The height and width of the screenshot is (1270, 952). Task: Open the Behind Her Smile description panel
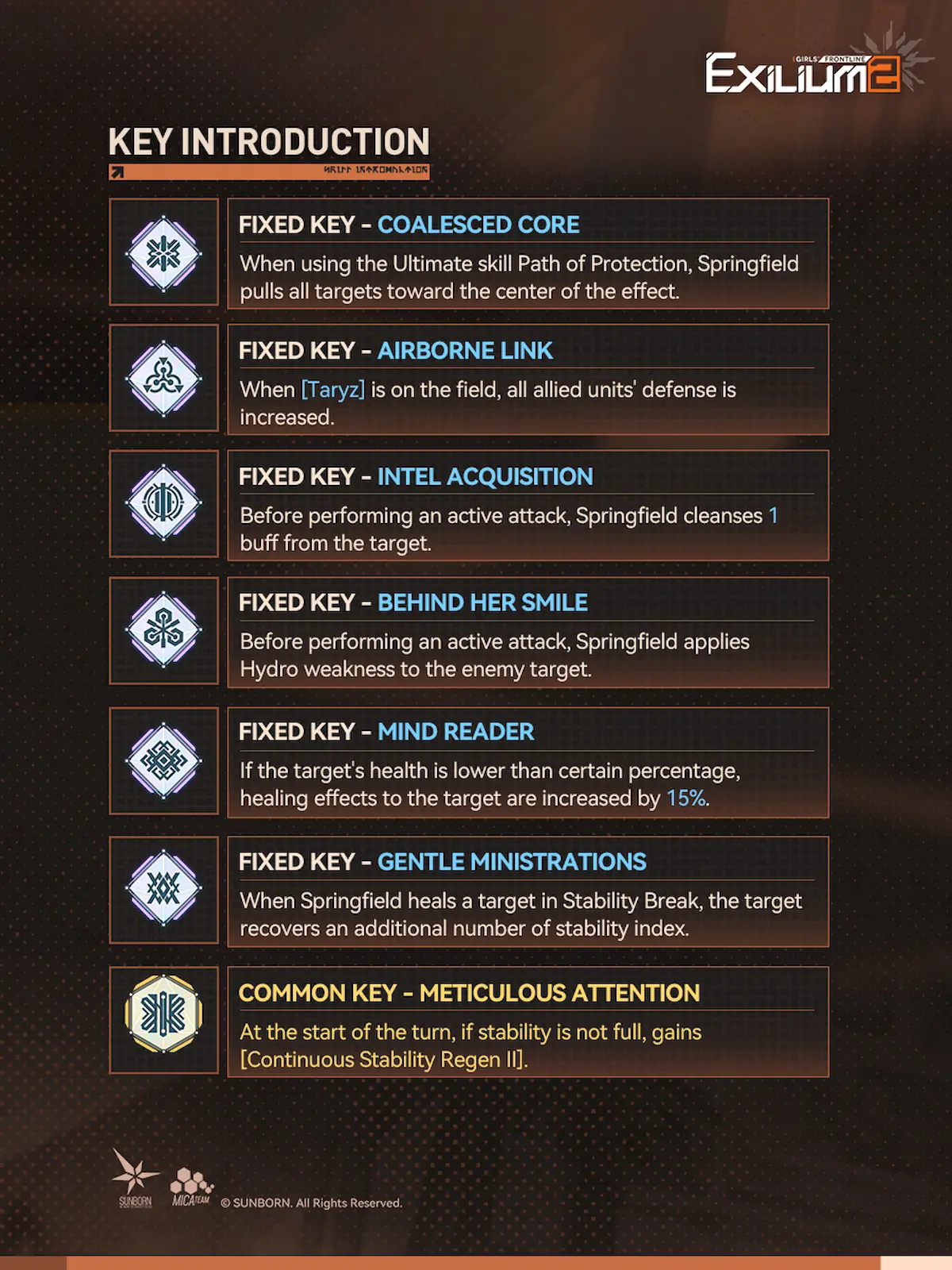528,632
